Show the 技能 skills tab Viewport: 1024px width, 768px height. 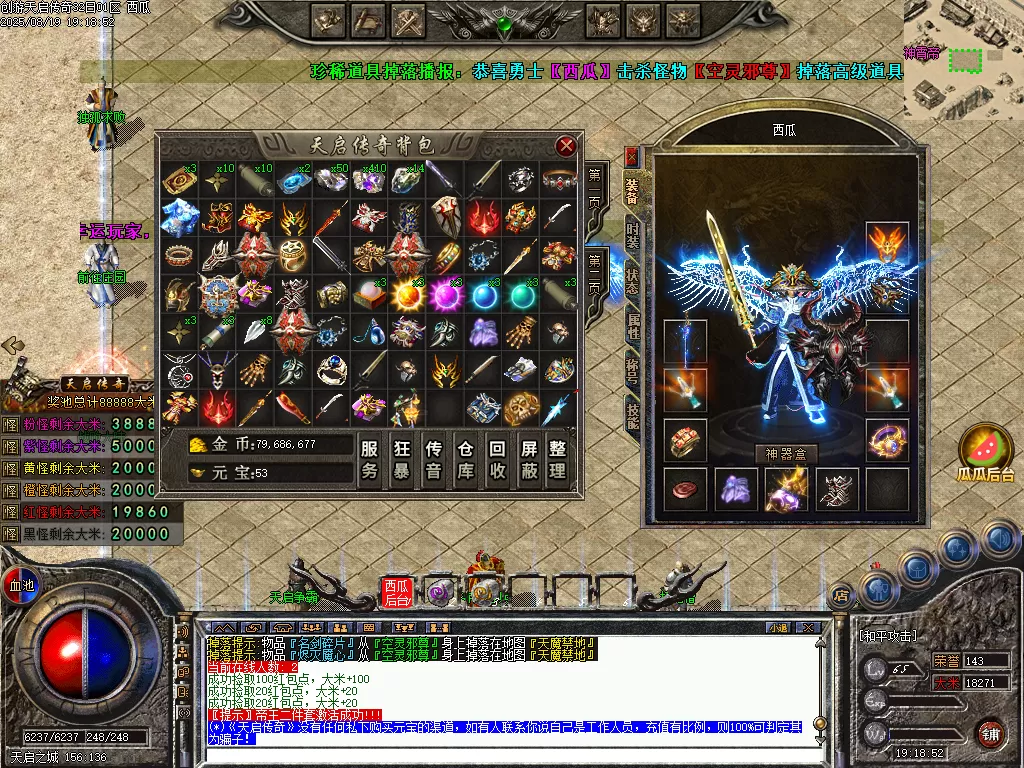(x=632, y=409)
